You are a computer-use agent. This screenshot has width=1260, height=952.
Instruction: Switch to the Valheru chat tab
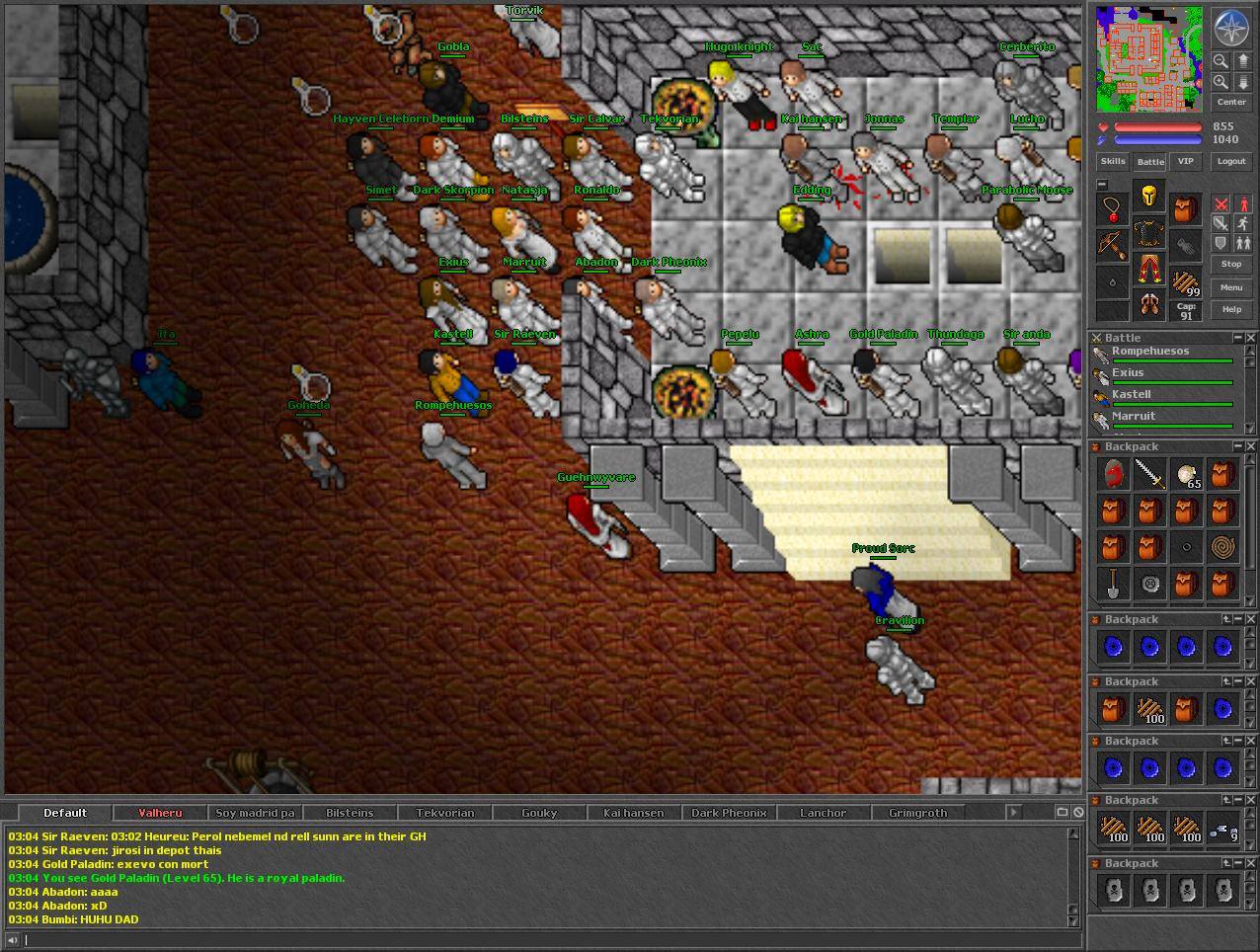(x=160, y=813)
